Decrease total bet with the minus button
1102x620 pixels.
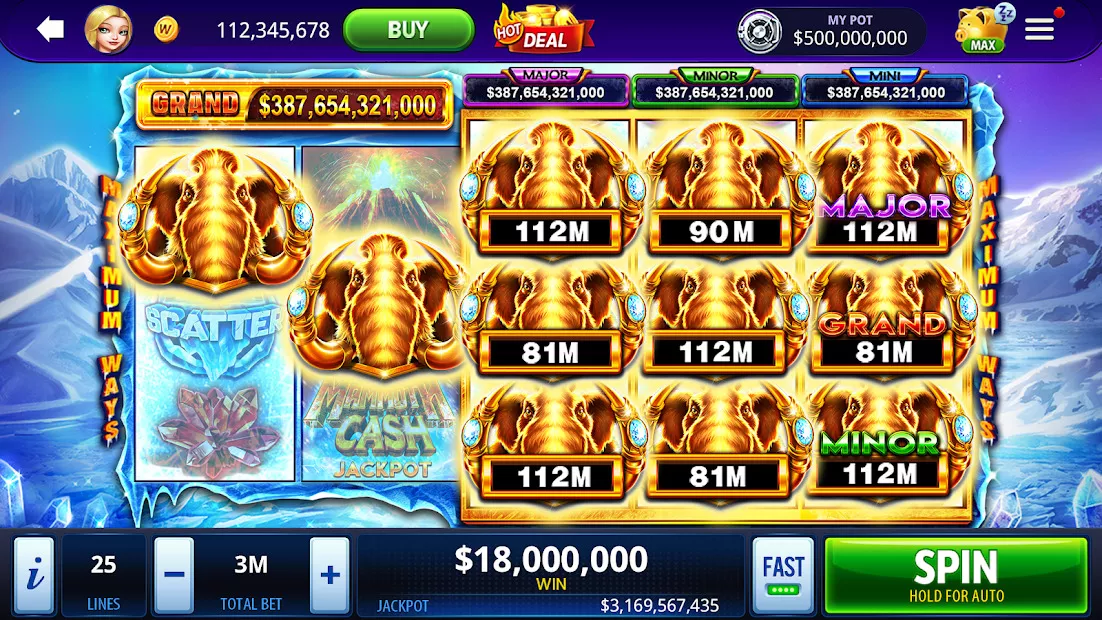pos(174,575)
